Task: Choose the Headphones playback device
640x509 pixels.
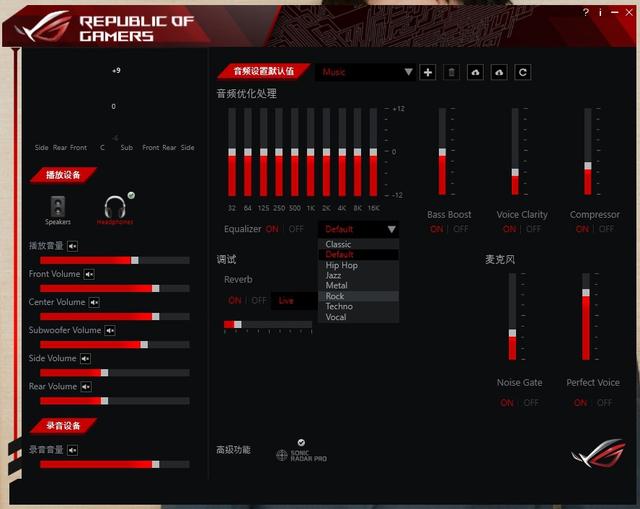Action: [x=114, y=209]
